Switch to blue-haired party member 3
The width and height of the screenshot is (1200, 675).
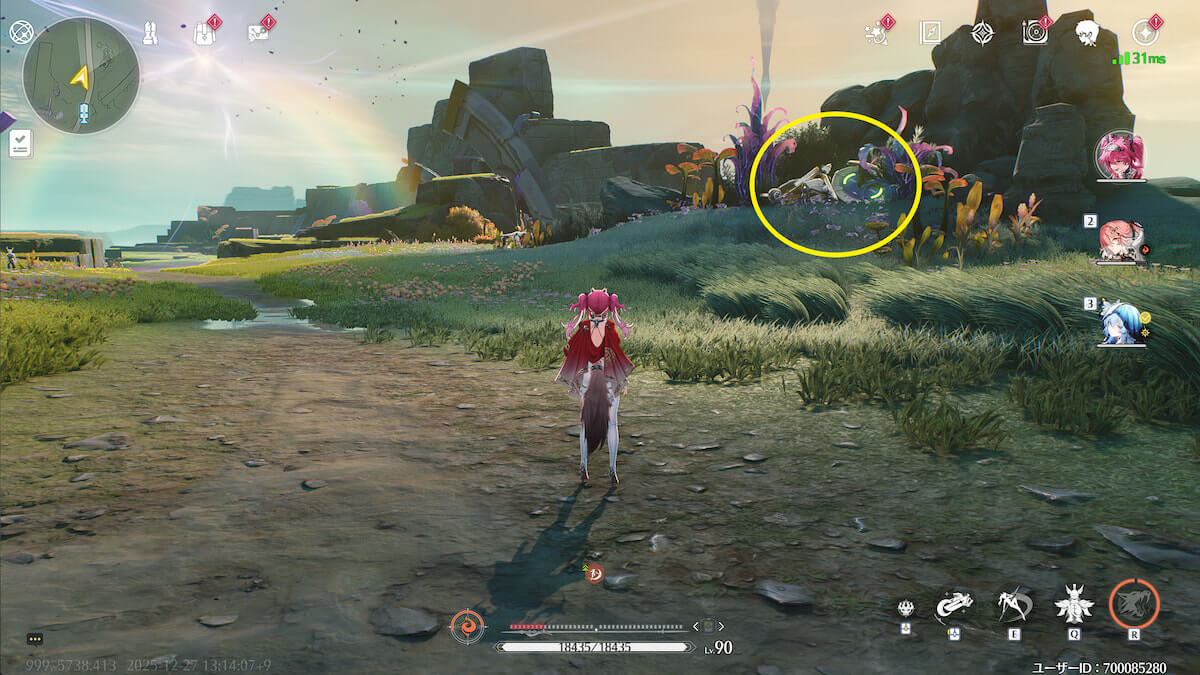tap(1120, 323)
